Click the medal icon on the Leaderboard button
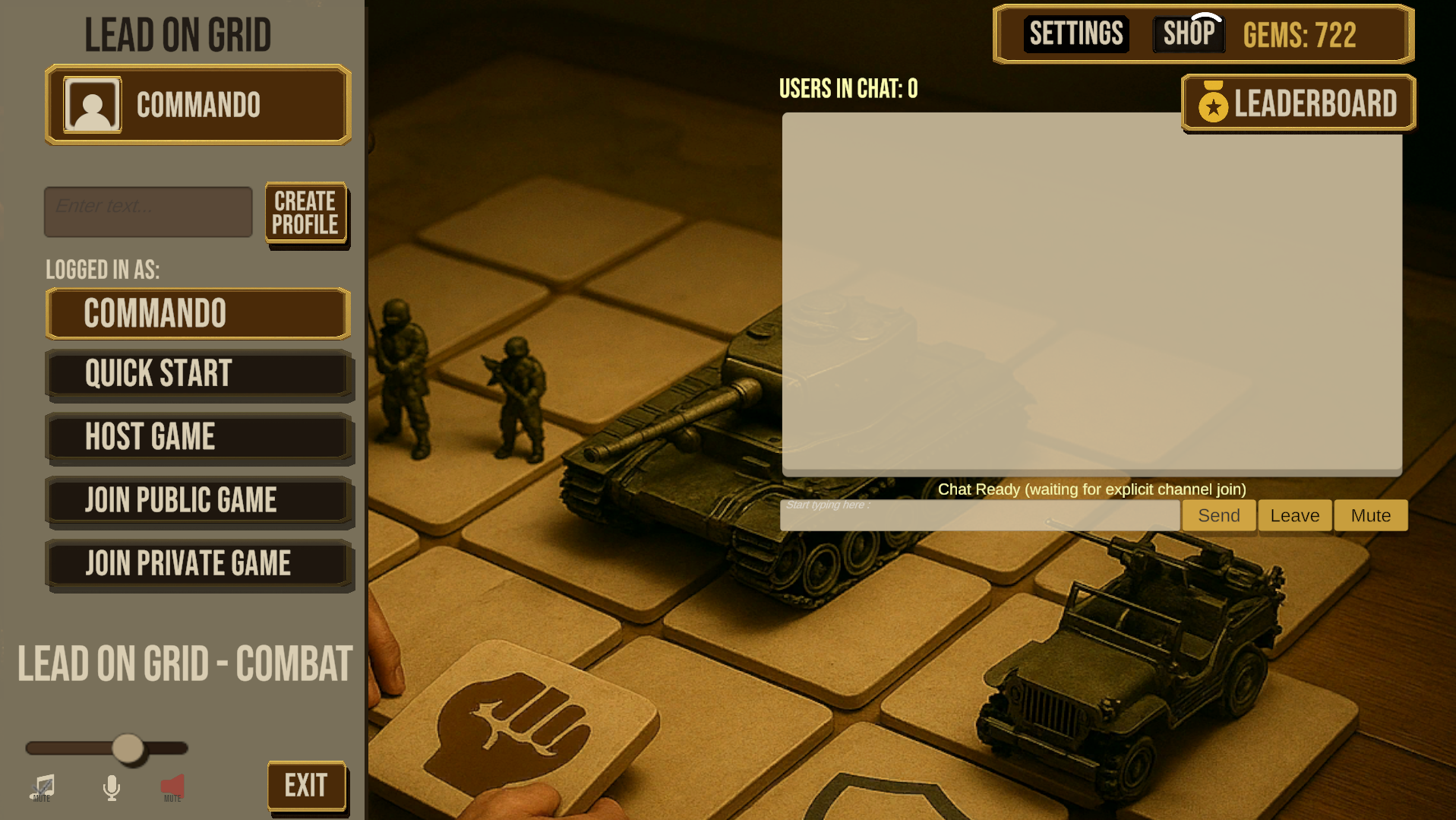The width and height of the screenshot is (1456, 820). 1212,103
